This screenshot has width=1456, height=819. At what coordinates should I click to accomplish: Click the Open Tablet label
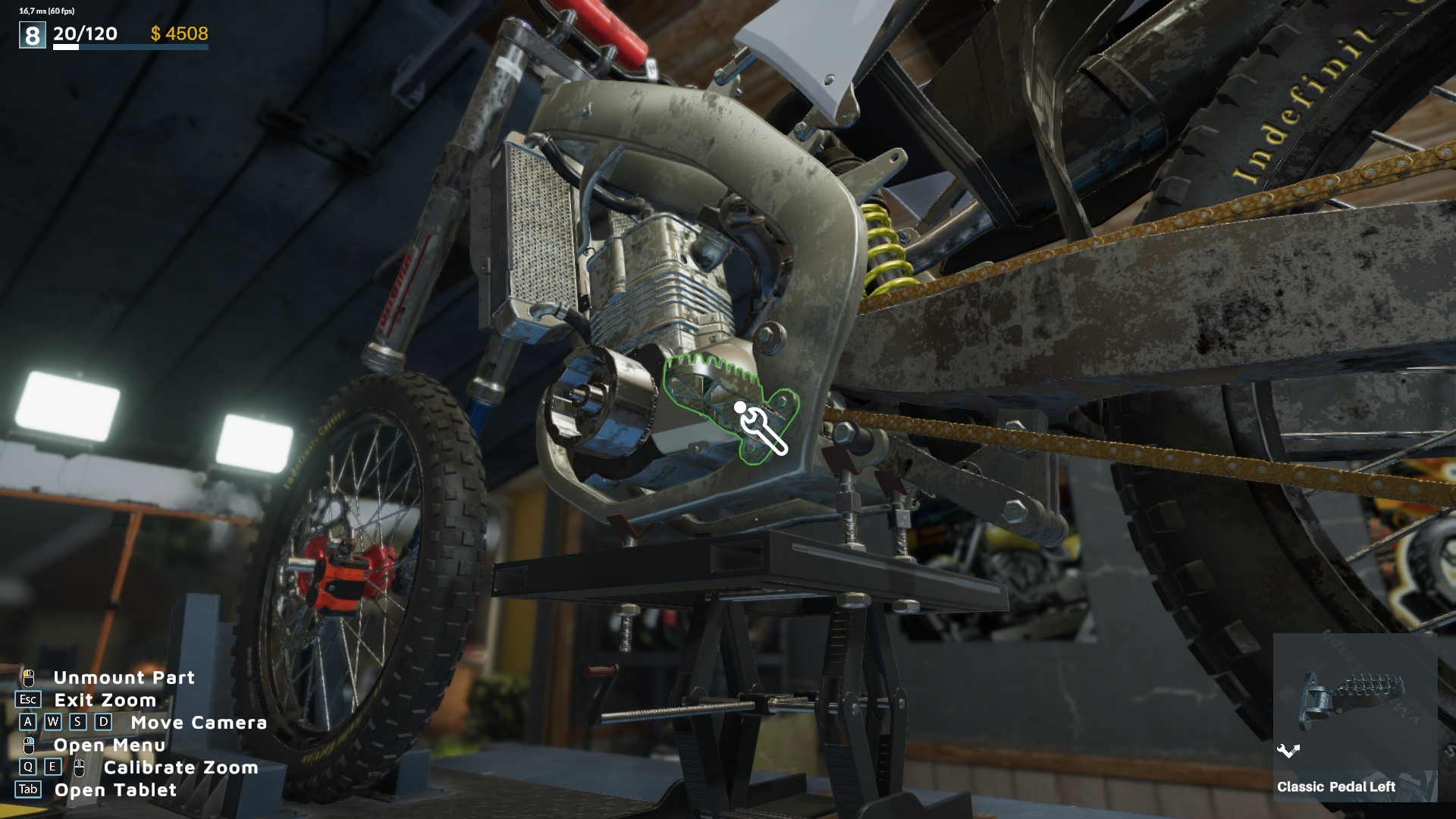115,789
